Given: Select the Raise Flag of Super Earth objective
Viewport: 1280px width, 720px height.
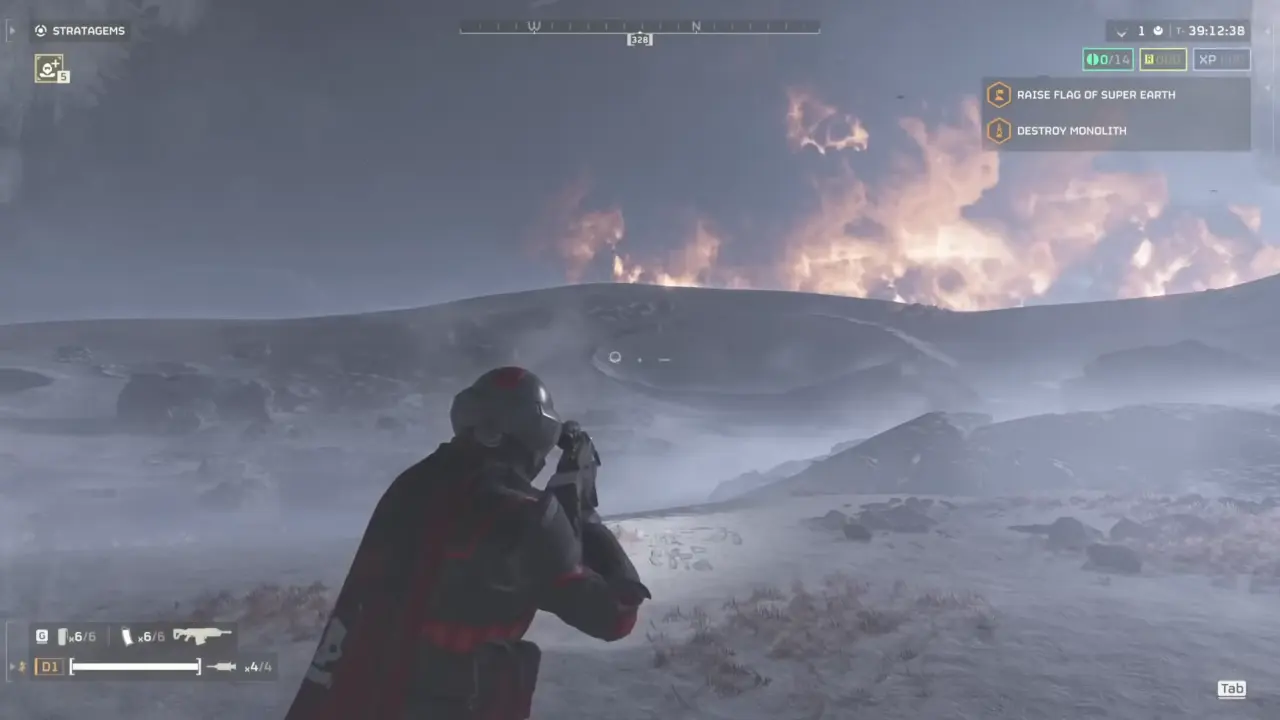Looking at the screenshot, I should [1095, 95].
